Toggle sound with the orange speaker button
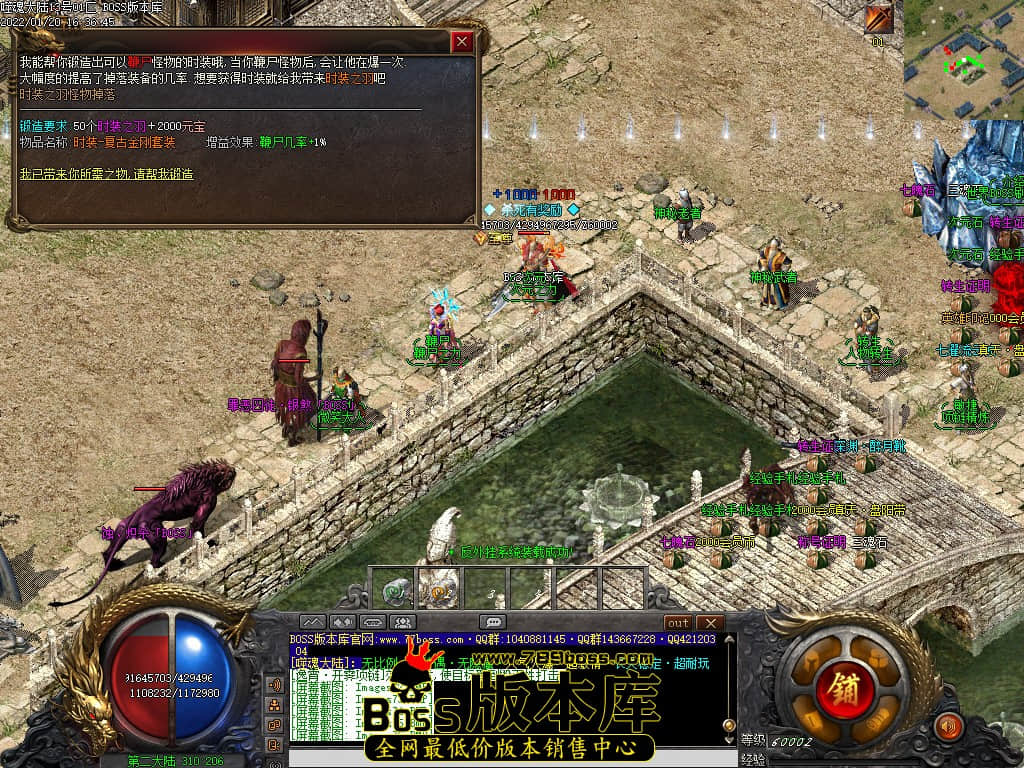Viewport: 1024px width, 768px height. coord(947,726)
